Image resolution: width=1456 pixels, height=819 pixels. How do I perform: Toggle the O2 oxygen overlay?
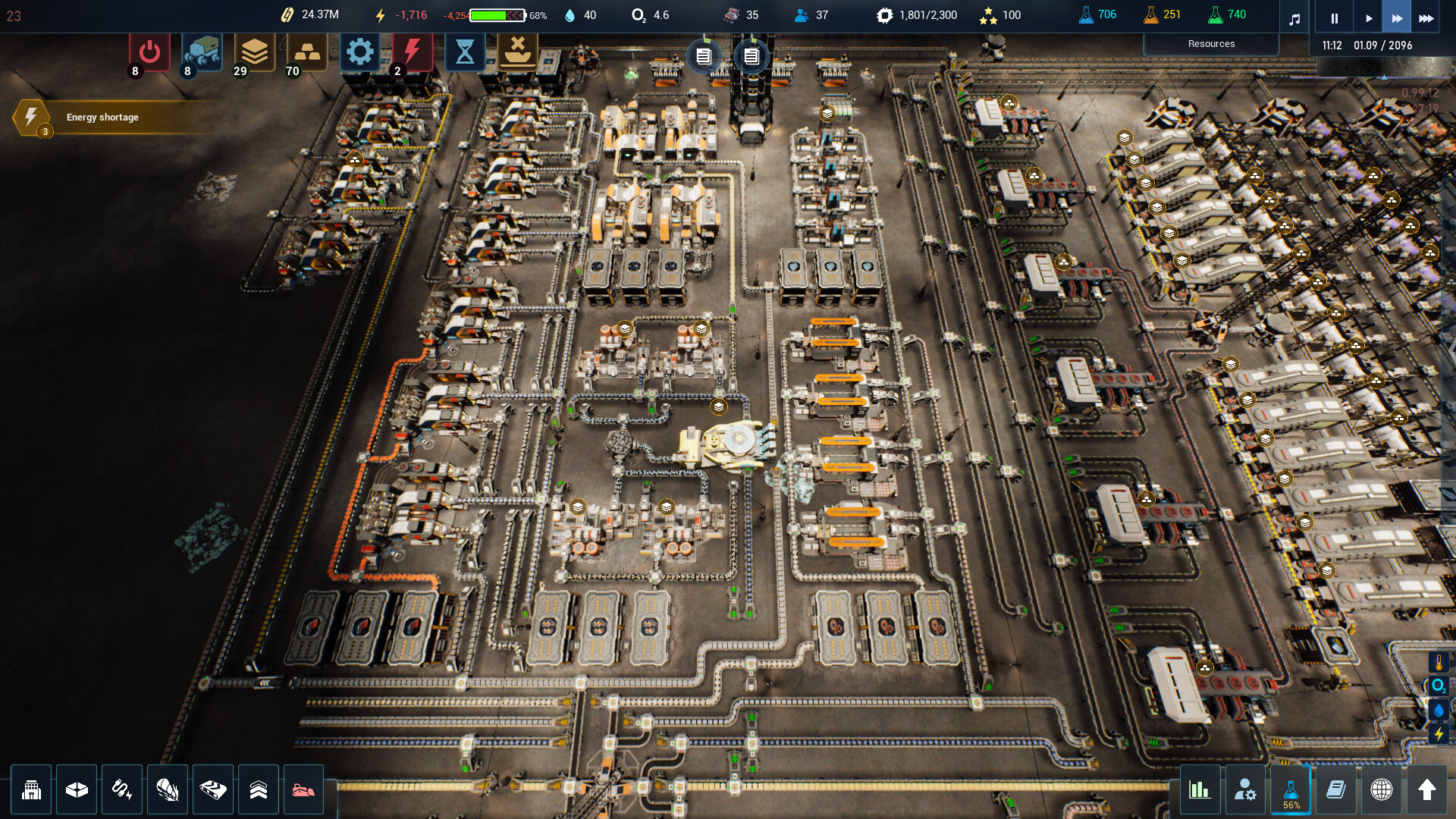tap(1439, 686)
